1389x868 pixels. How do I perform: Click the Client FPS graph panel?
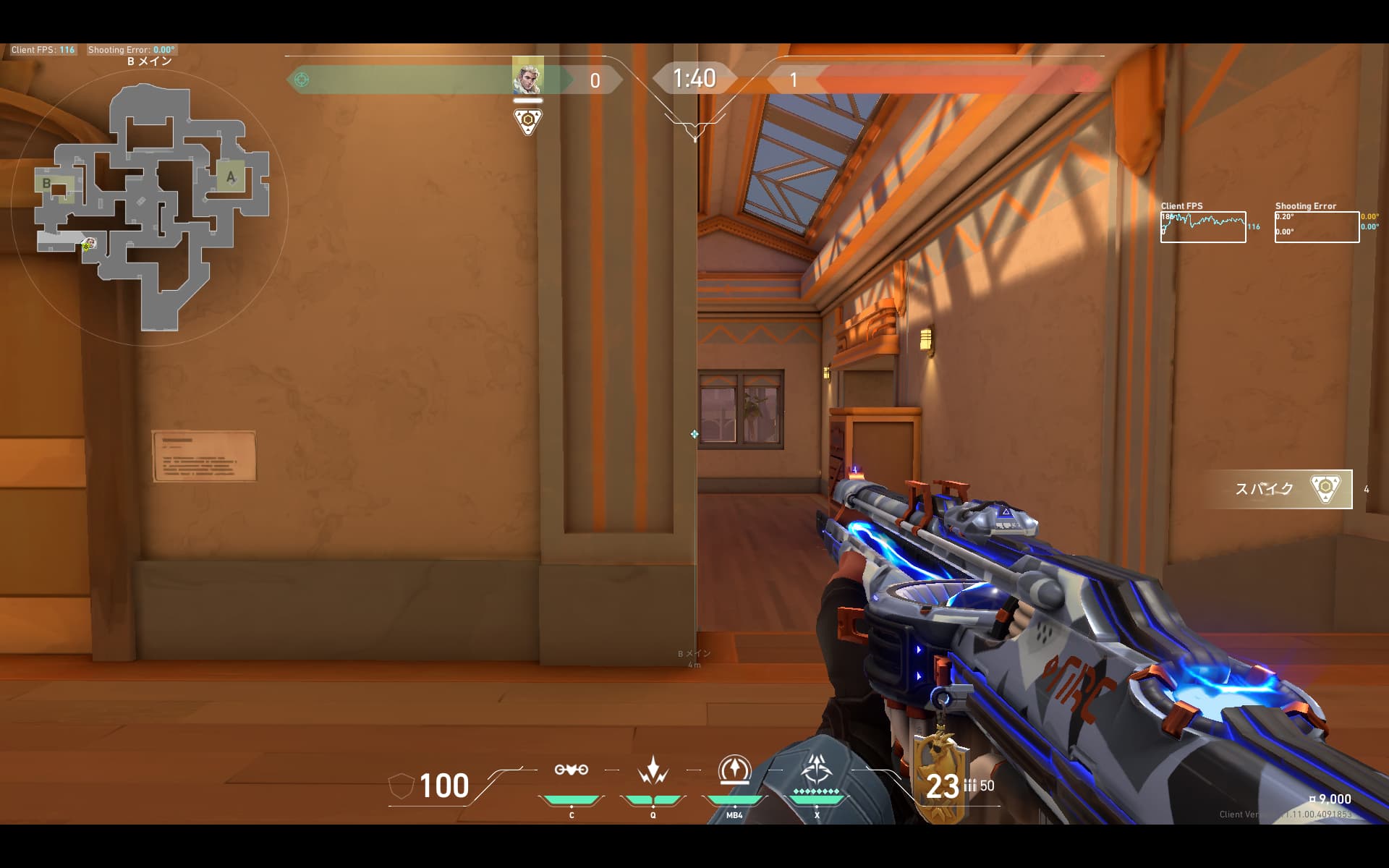click(1203, 227)
